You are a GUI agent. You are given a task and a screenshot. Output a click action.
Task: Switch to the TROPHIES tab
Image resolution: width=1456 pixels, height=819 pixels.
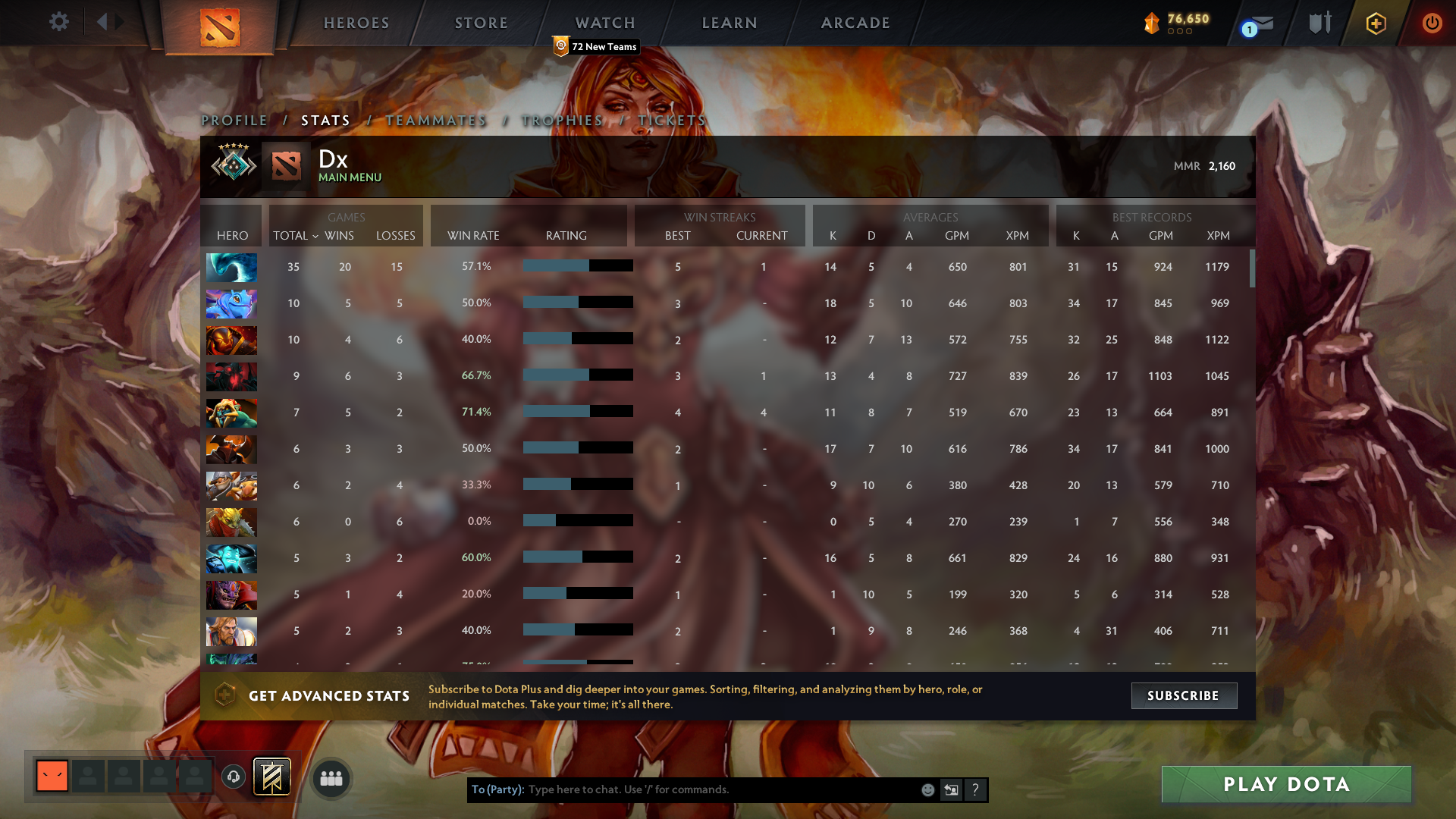click(560, 120)
